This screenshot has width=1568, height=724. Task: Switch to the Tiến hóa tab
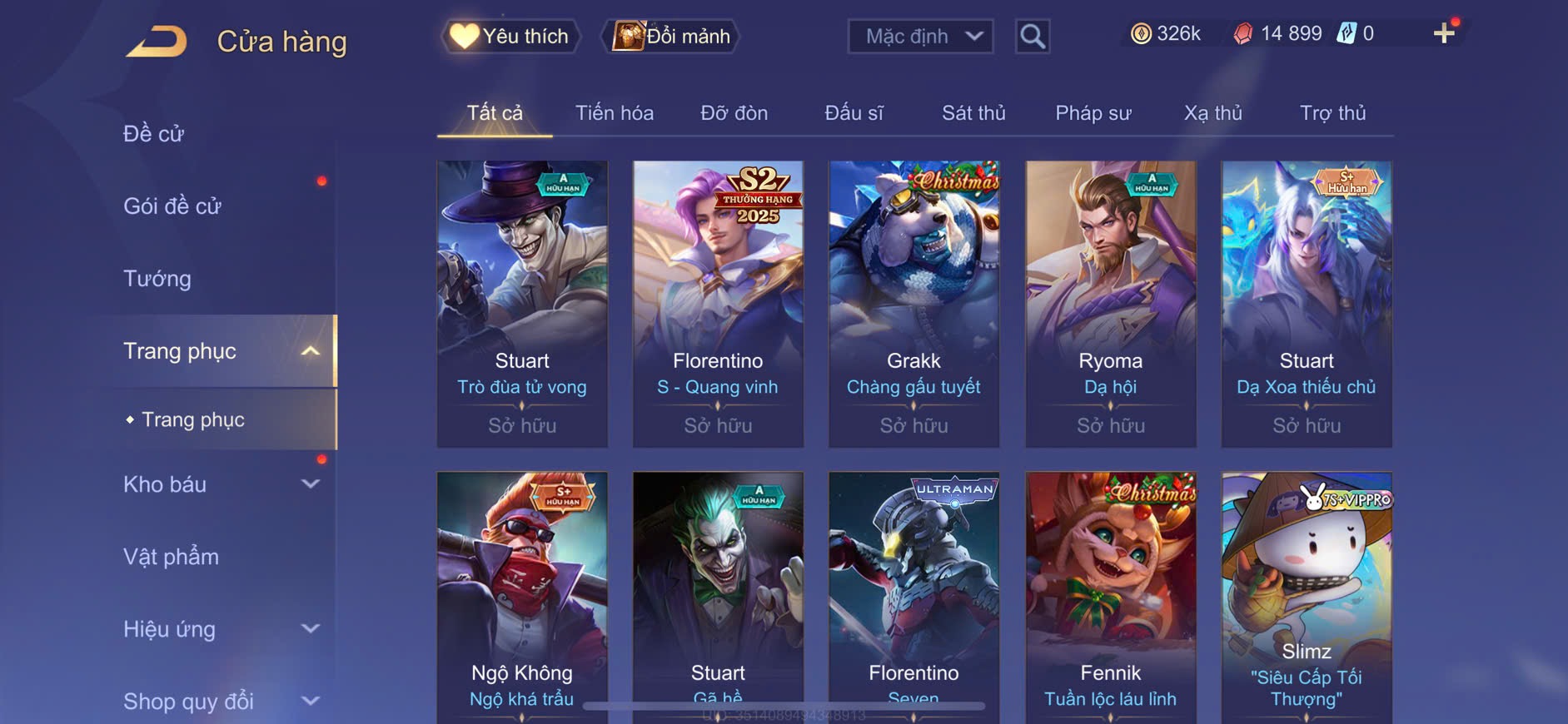point(615,113)
